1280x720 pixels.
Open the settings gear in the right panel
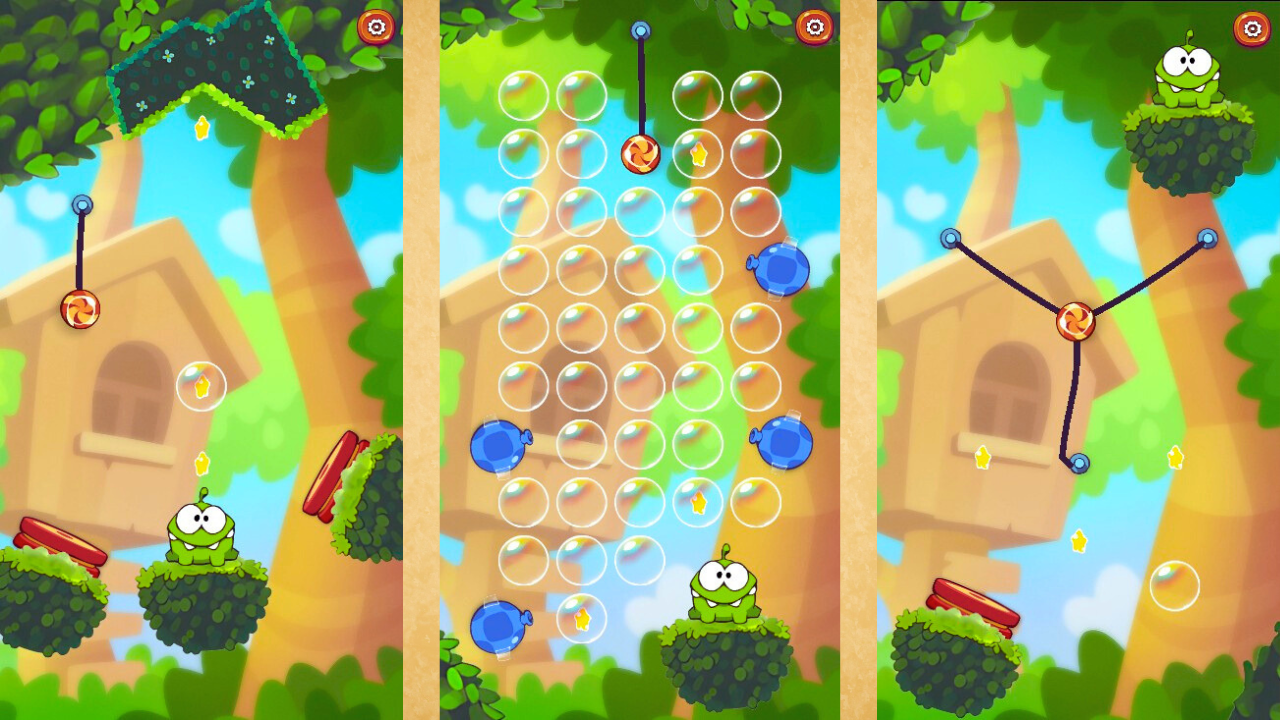click(1252, 28)
